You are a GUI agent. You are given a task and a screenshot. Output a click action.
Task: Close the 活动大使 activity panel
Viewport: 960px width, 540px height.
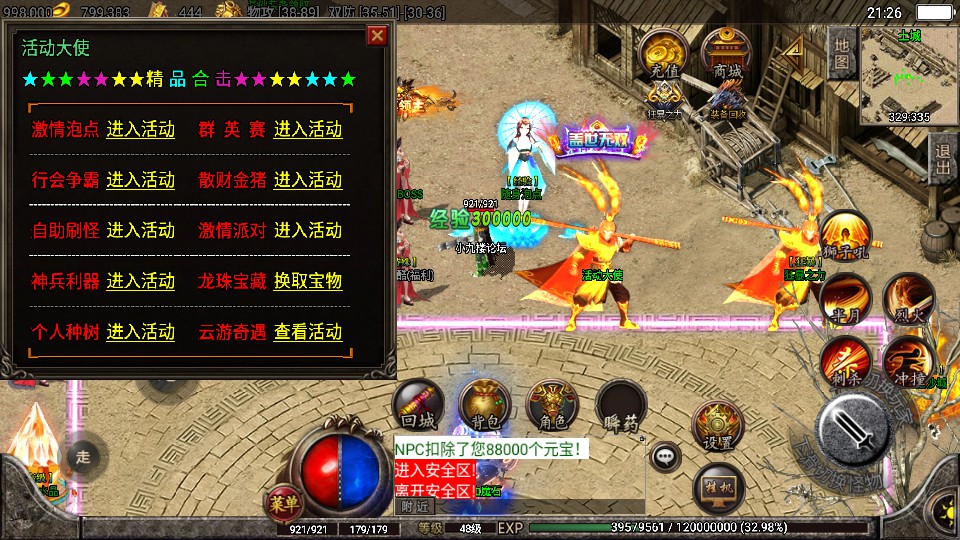click(x=377, y=37)
